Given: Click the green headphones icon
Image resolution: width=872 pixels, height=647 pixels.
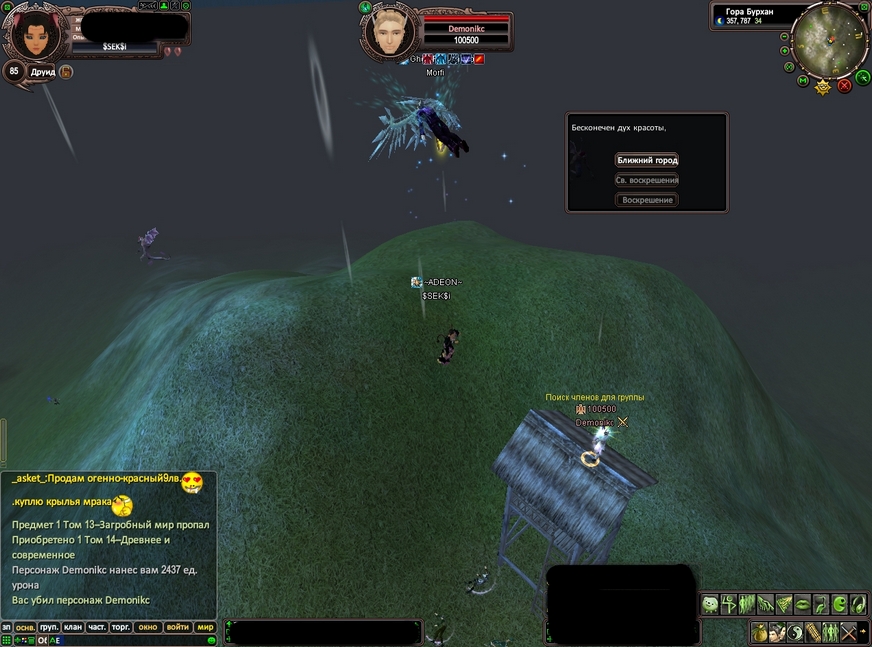Looking at the screenshot, I should click(x=856, y=604).
